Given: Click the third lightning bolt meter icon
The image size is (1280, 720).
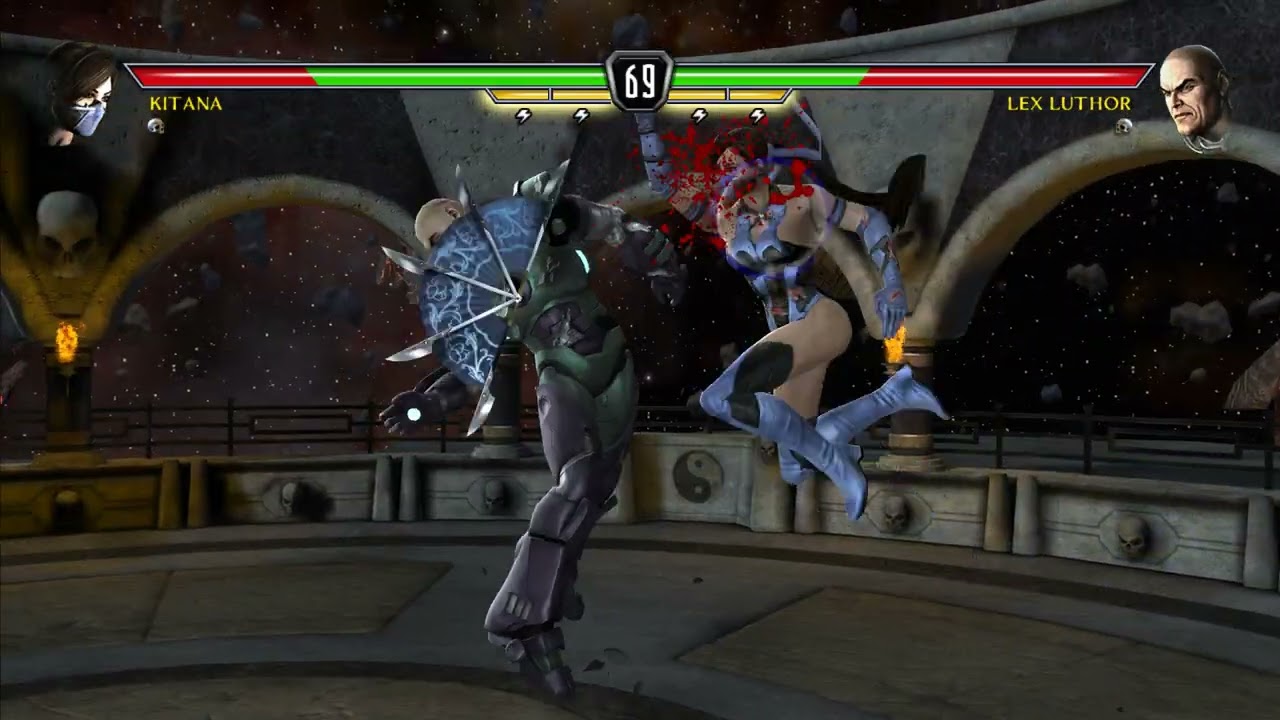Looking at the screenshot, I should (x=697, y=114).
